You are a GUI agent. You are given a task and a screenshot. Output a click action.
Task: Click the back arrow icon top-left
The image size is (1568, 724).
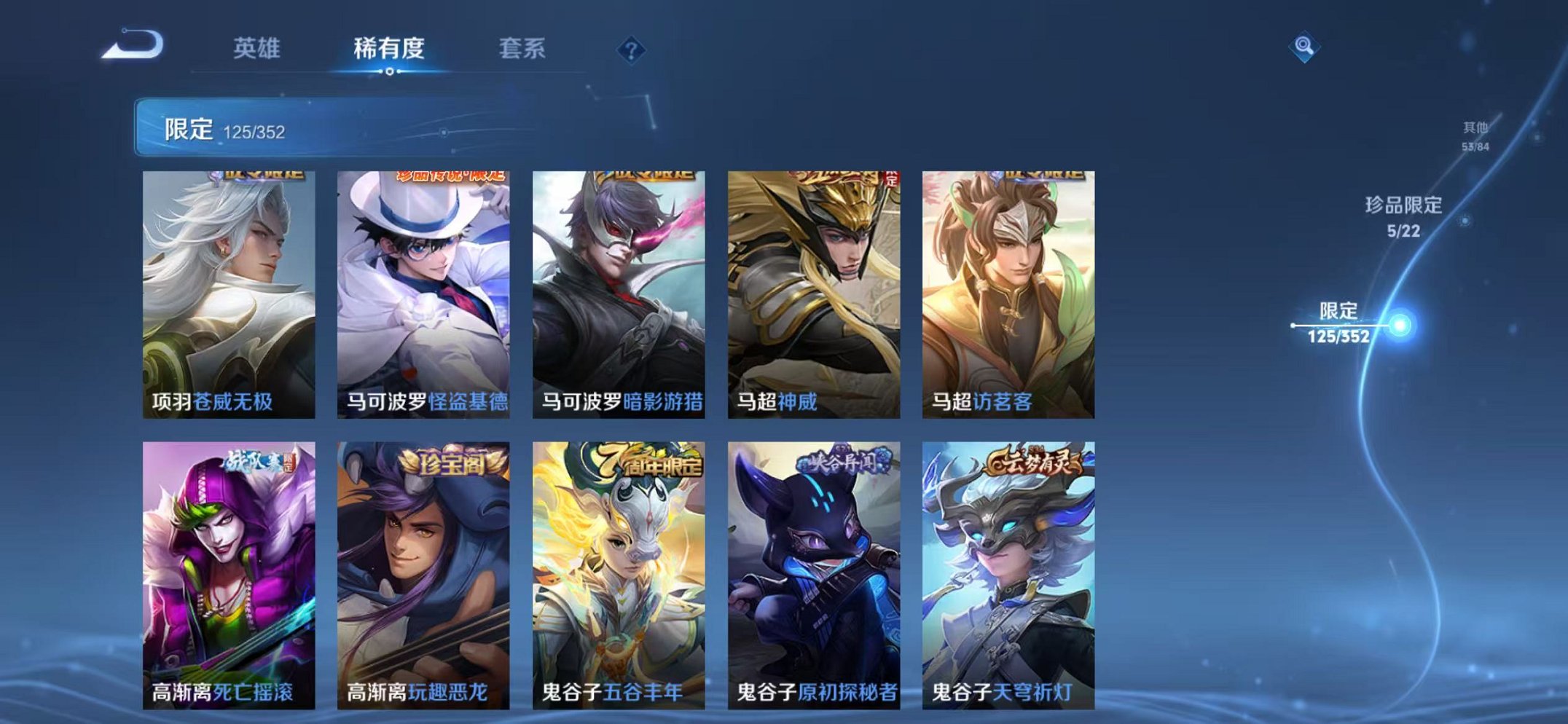(135, 47)
